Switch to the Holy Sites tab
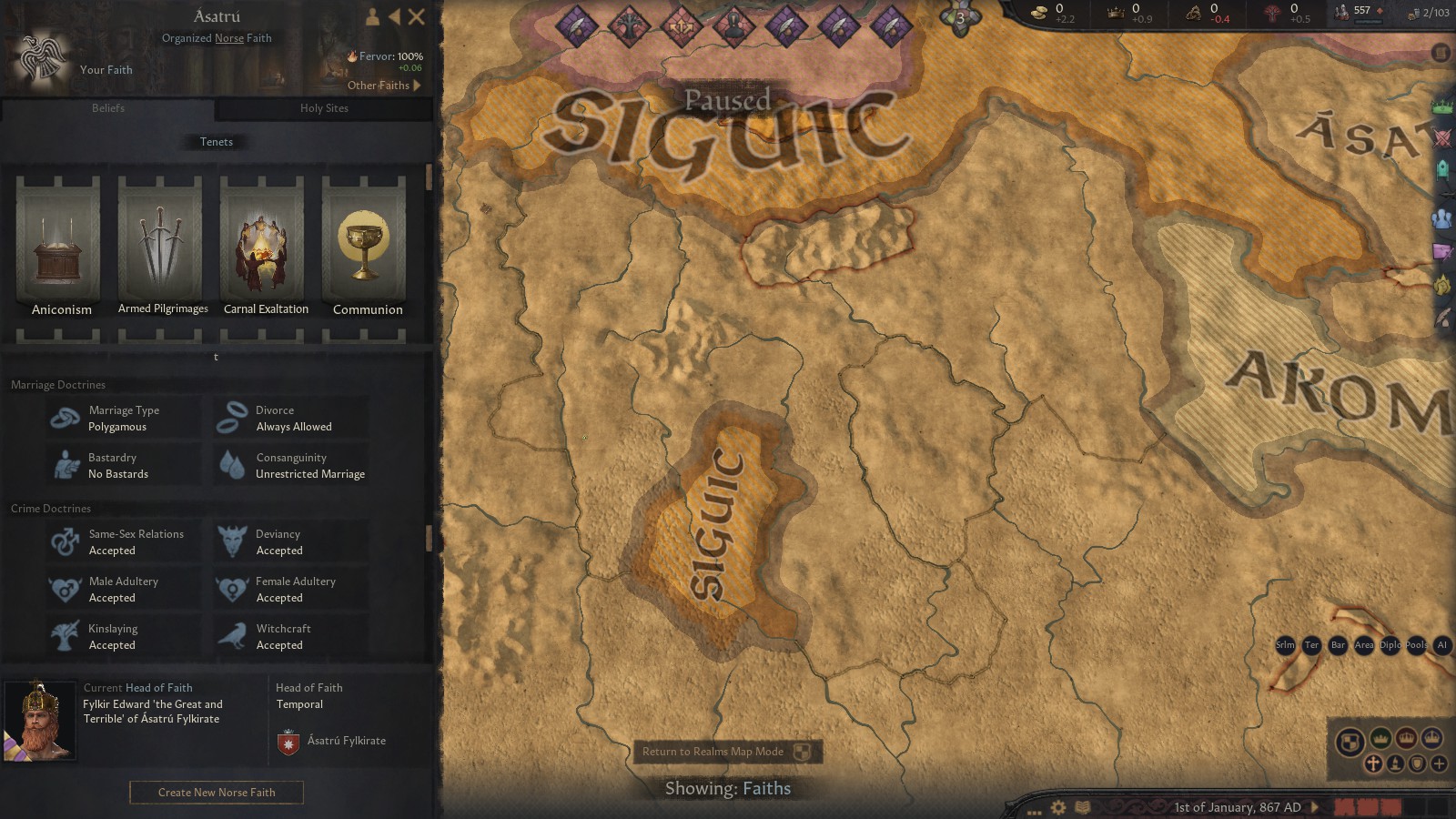This screenshot has width=1456, height=819. point(324,108)
